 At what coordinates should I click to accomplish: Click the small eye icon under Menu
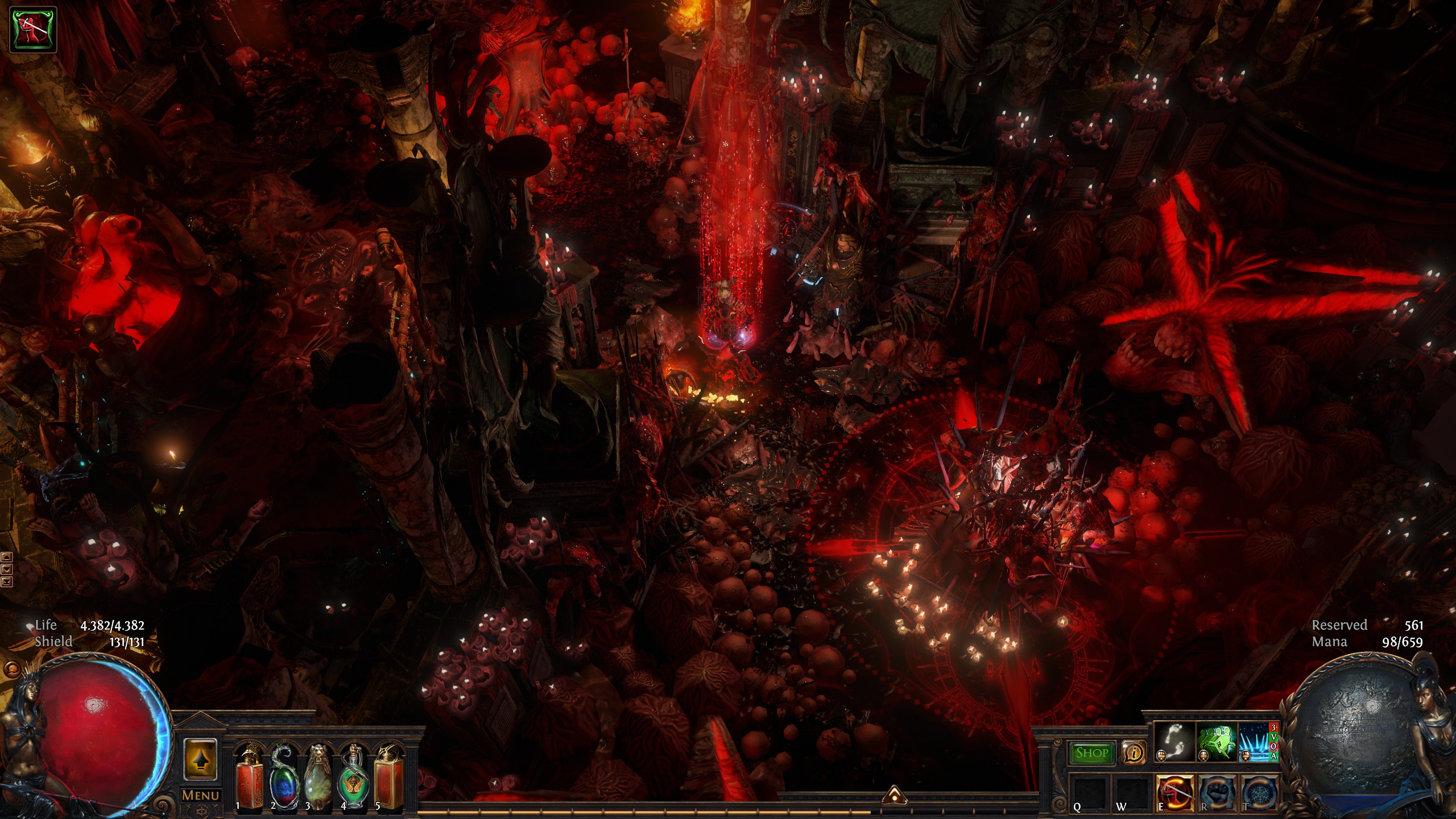click(200, 810)
